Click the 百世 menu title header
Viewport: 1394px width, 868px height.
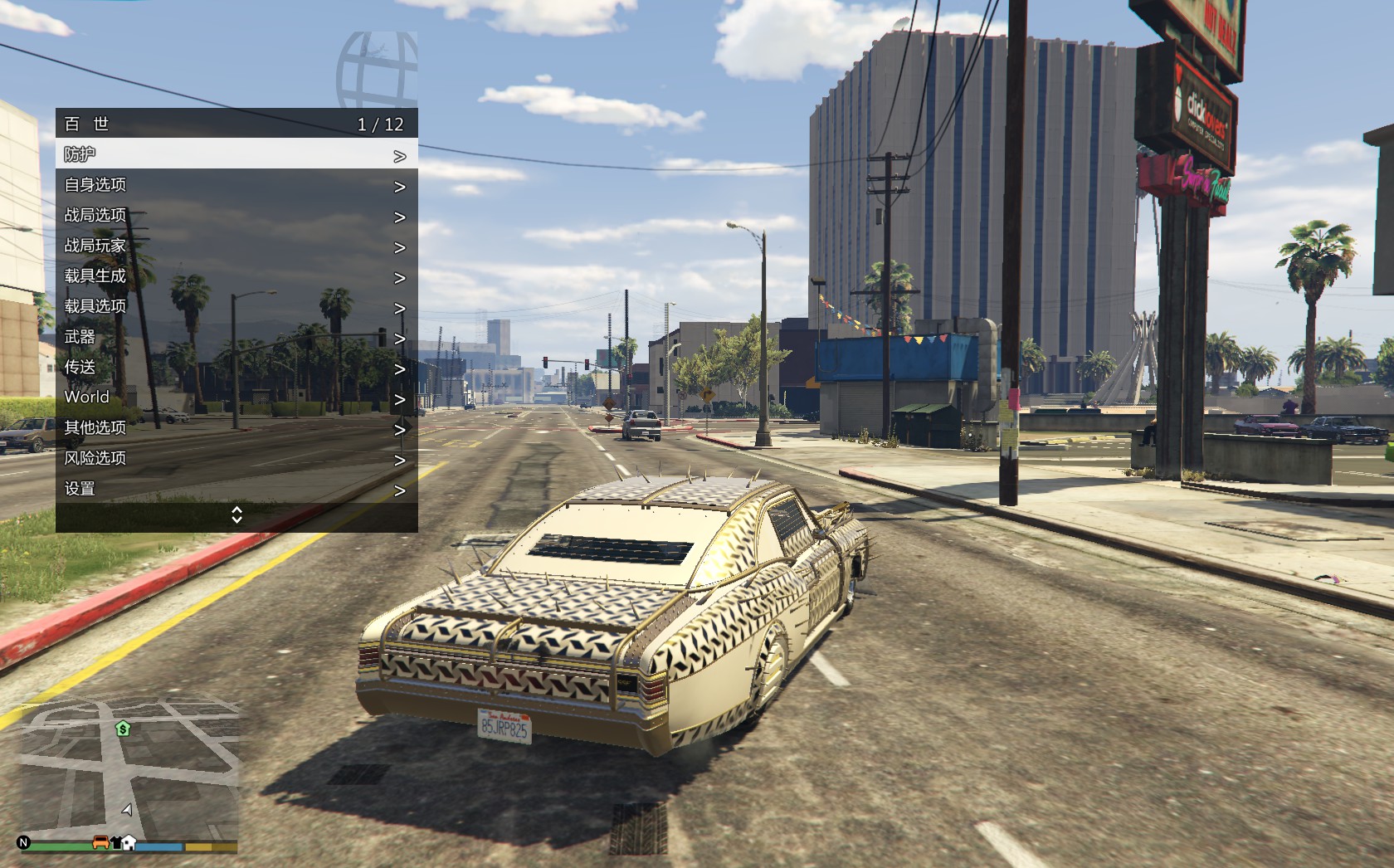pos(85,124)
